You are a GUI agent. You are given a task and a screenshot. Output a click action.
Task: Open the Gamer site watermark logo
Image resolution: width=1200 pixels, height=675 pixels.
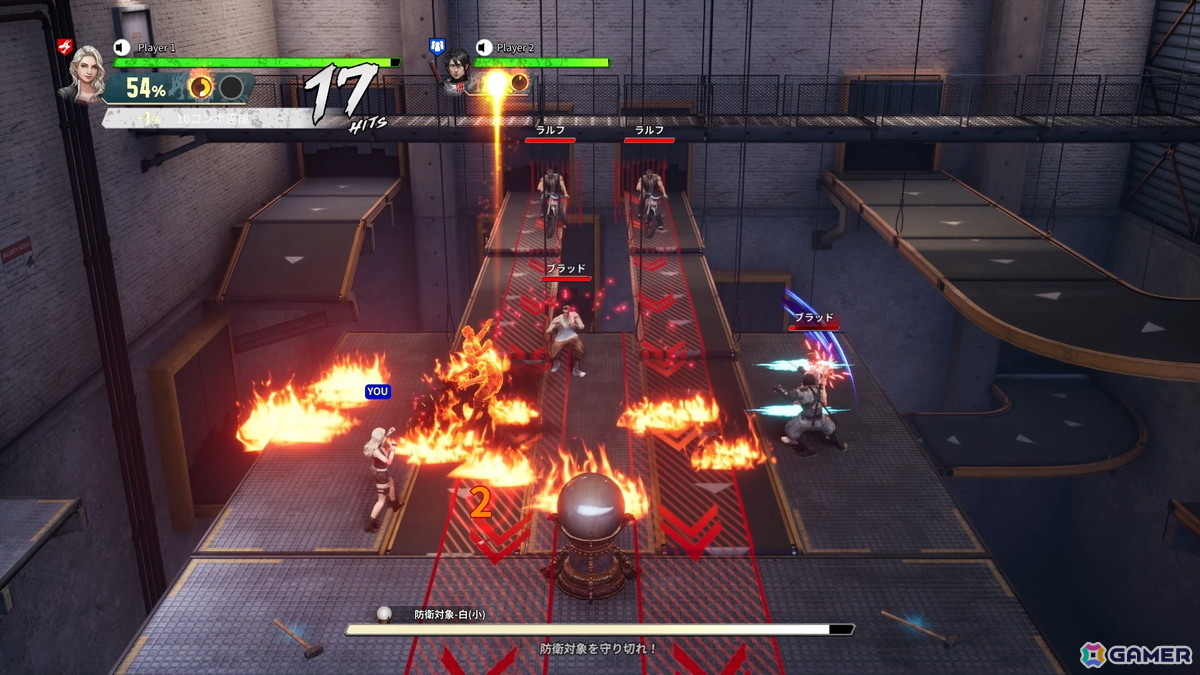point(1136,654)
